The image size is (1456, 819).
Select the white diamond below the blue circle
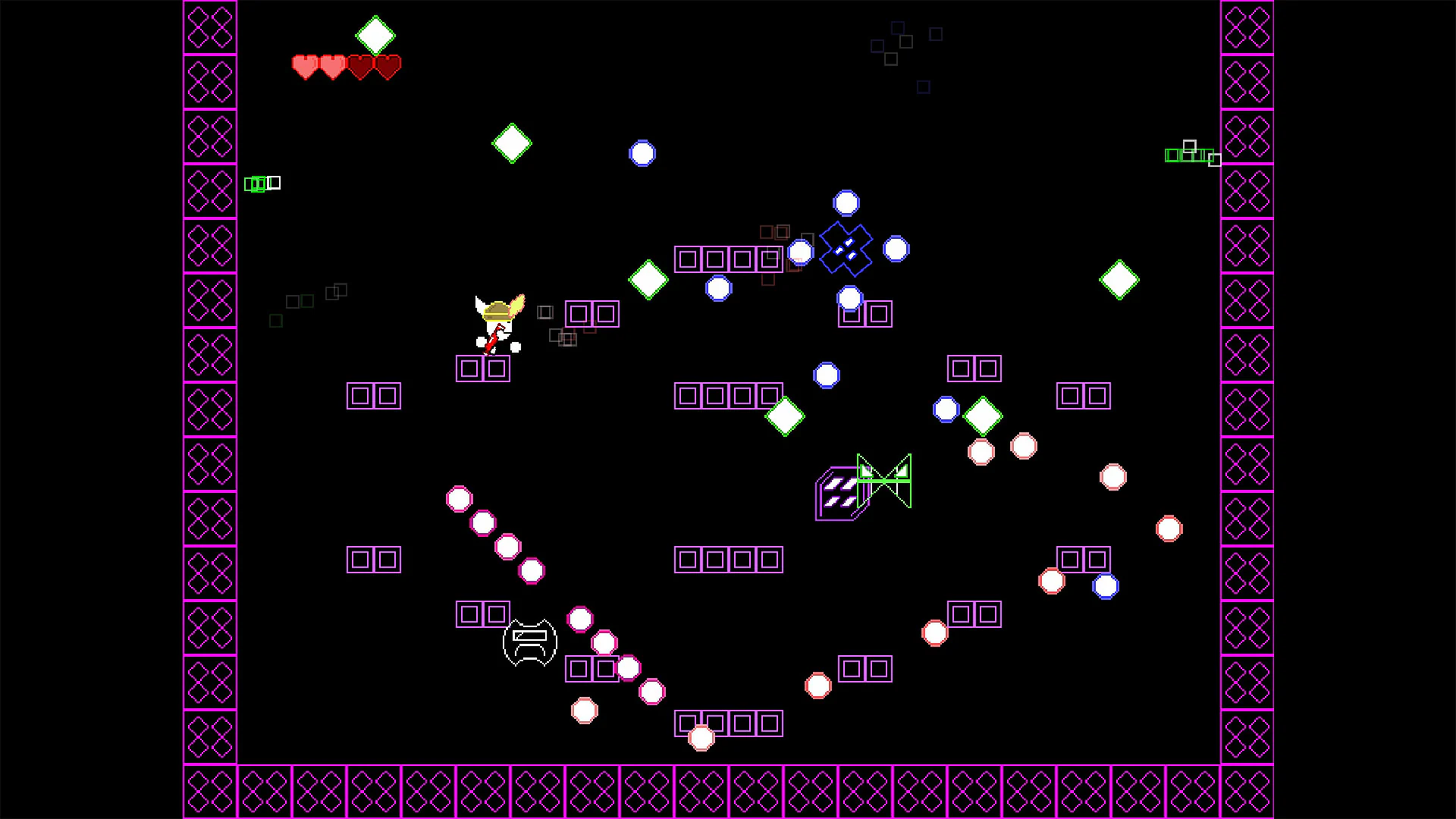coord(648,280)
